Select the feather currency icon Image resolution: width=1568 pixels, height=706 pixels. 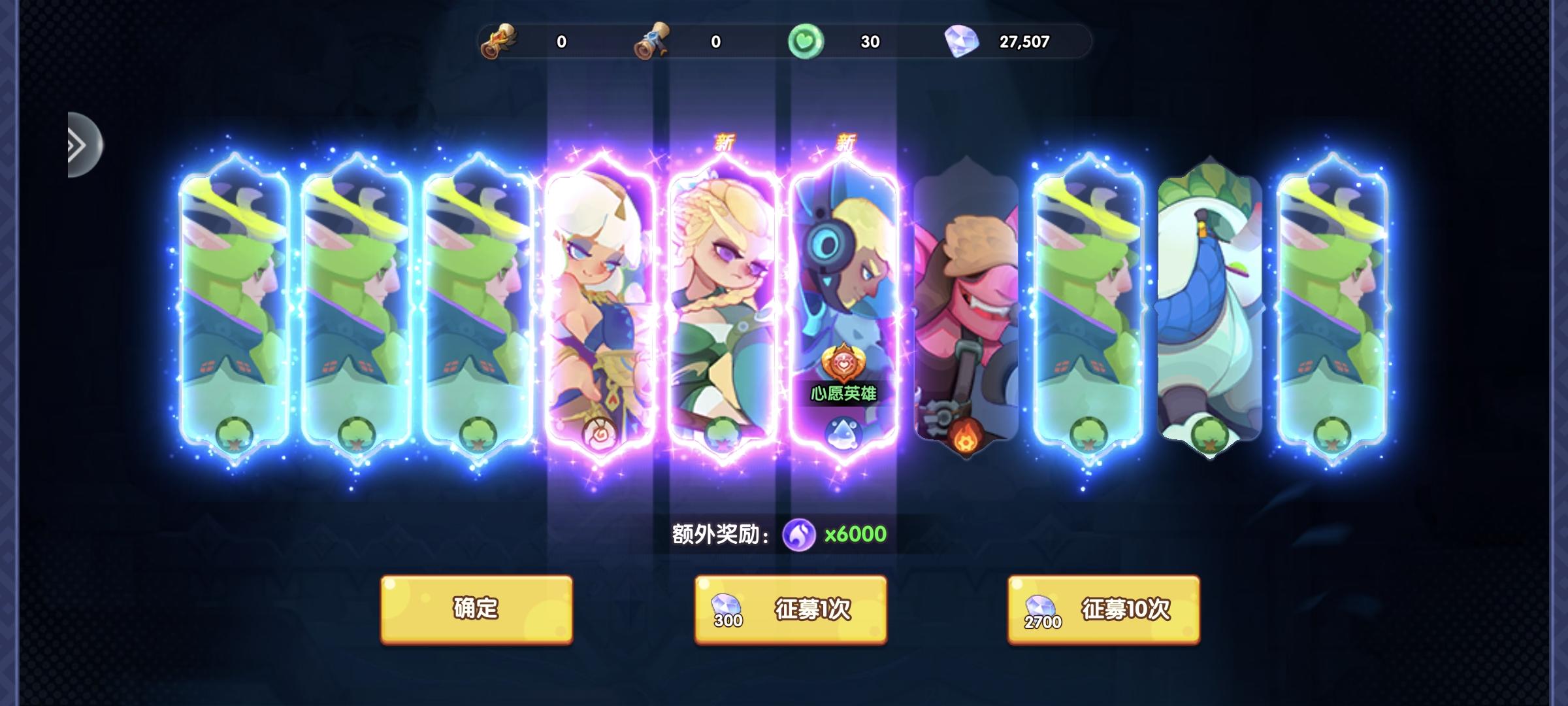(x=500, y=41)
